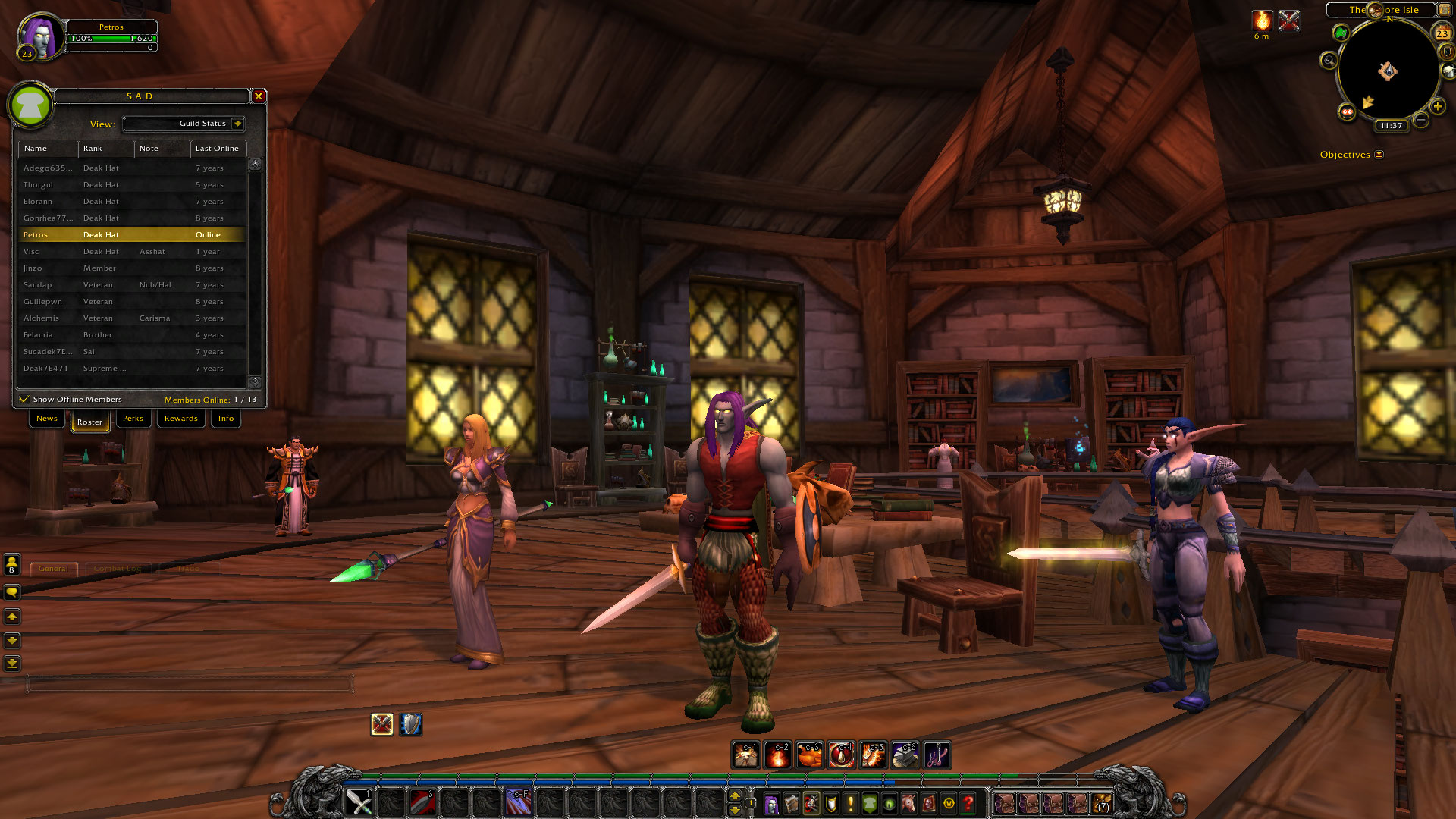The image size is (1456, 819).
Task: Use the roast chicken cooking icon
Action: [x=810, y=755]
